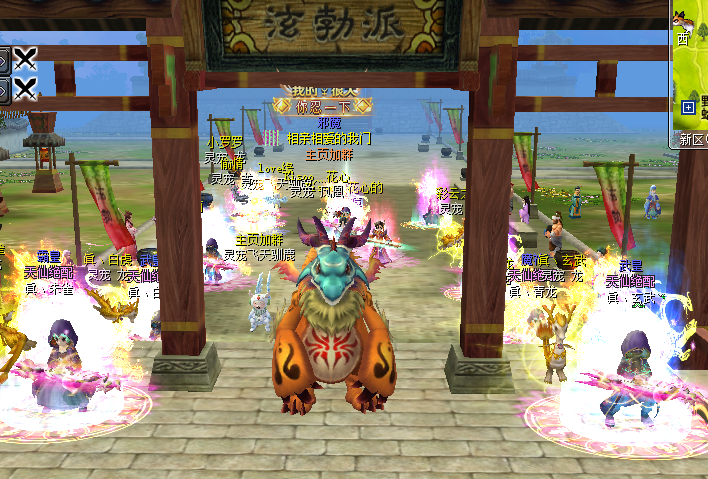Click the blue plus marker on minimap
This screenshot has height=479, width=708.
688,107
